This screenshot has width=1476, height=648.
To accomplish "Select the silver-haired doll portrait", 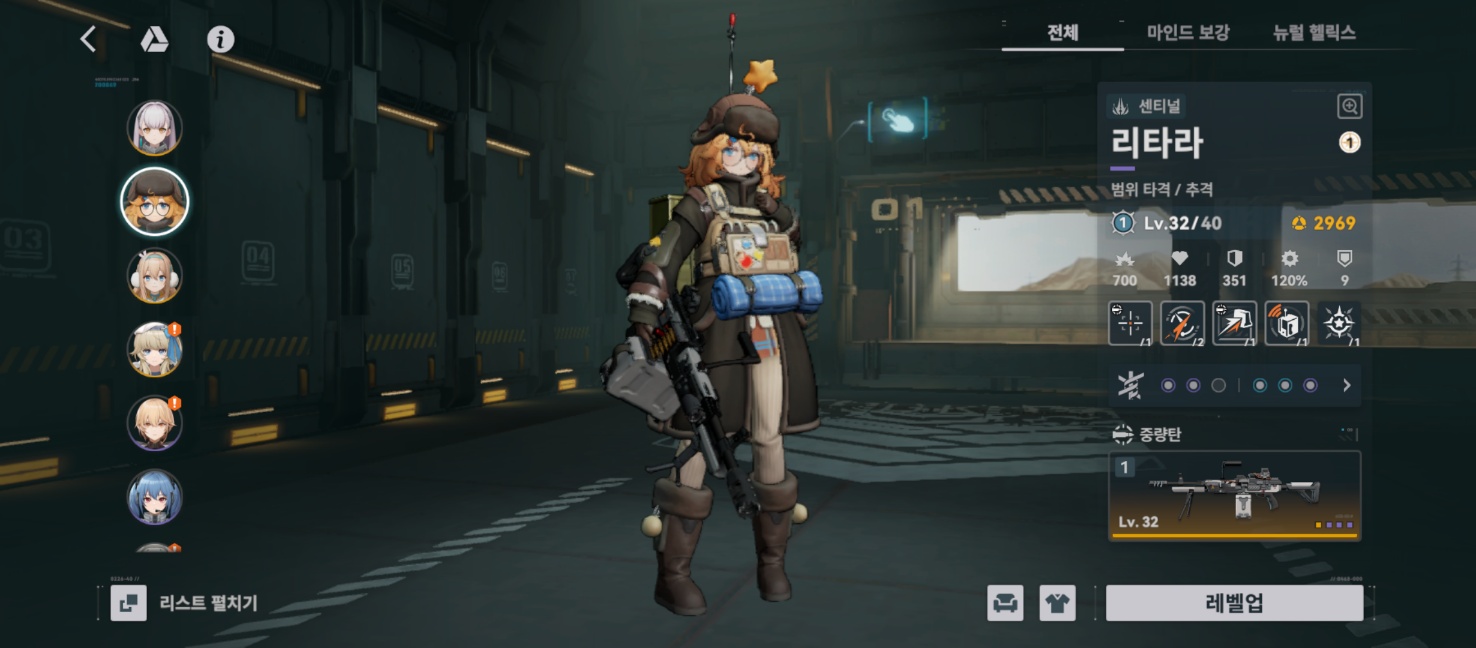I will point(155,128).
